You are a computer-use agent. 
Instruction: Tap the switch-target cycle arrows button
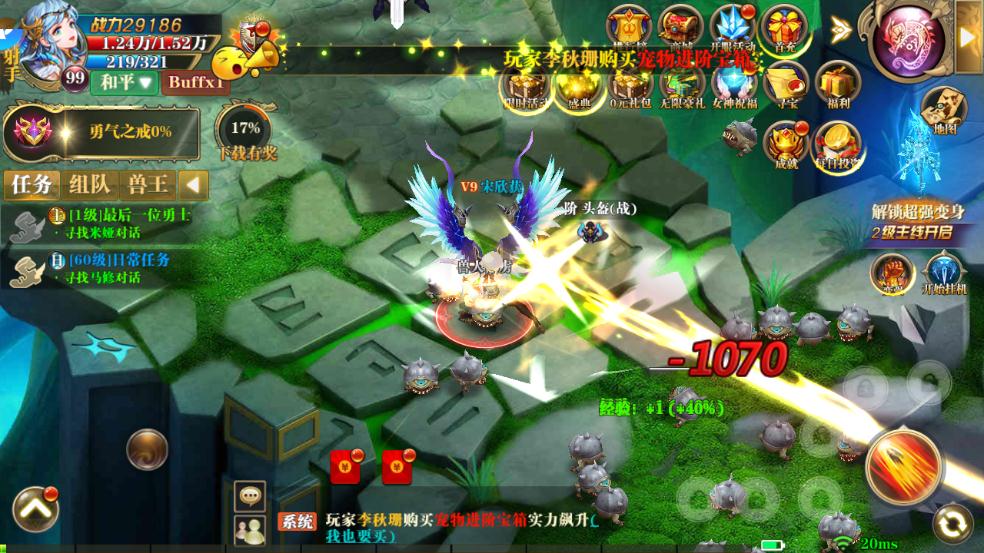(952, 523)
